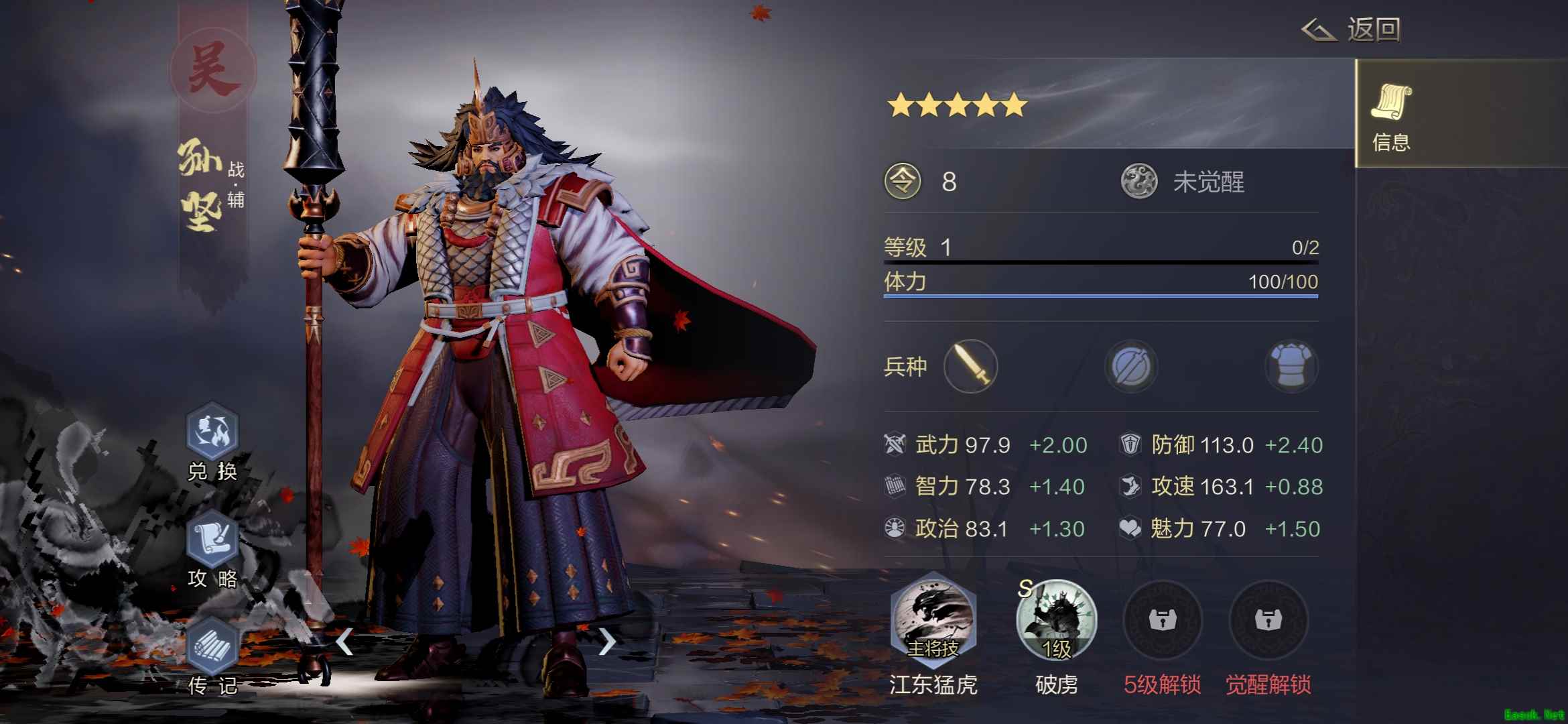Show the next general with right arrow
Viewport: 1568px width, 724px height.
pos(606,642)
